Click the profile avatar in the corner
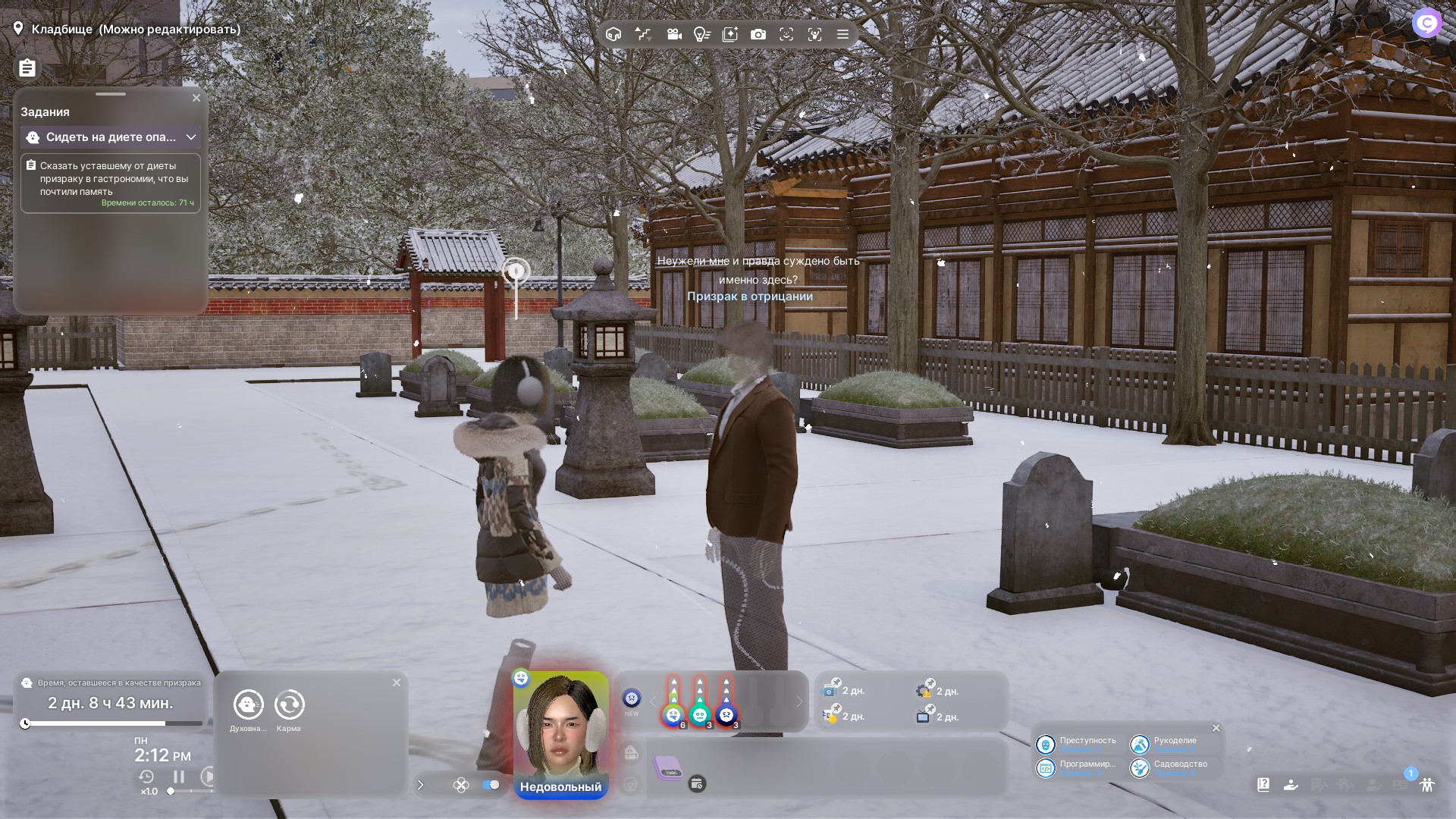 click(1426, 24)
